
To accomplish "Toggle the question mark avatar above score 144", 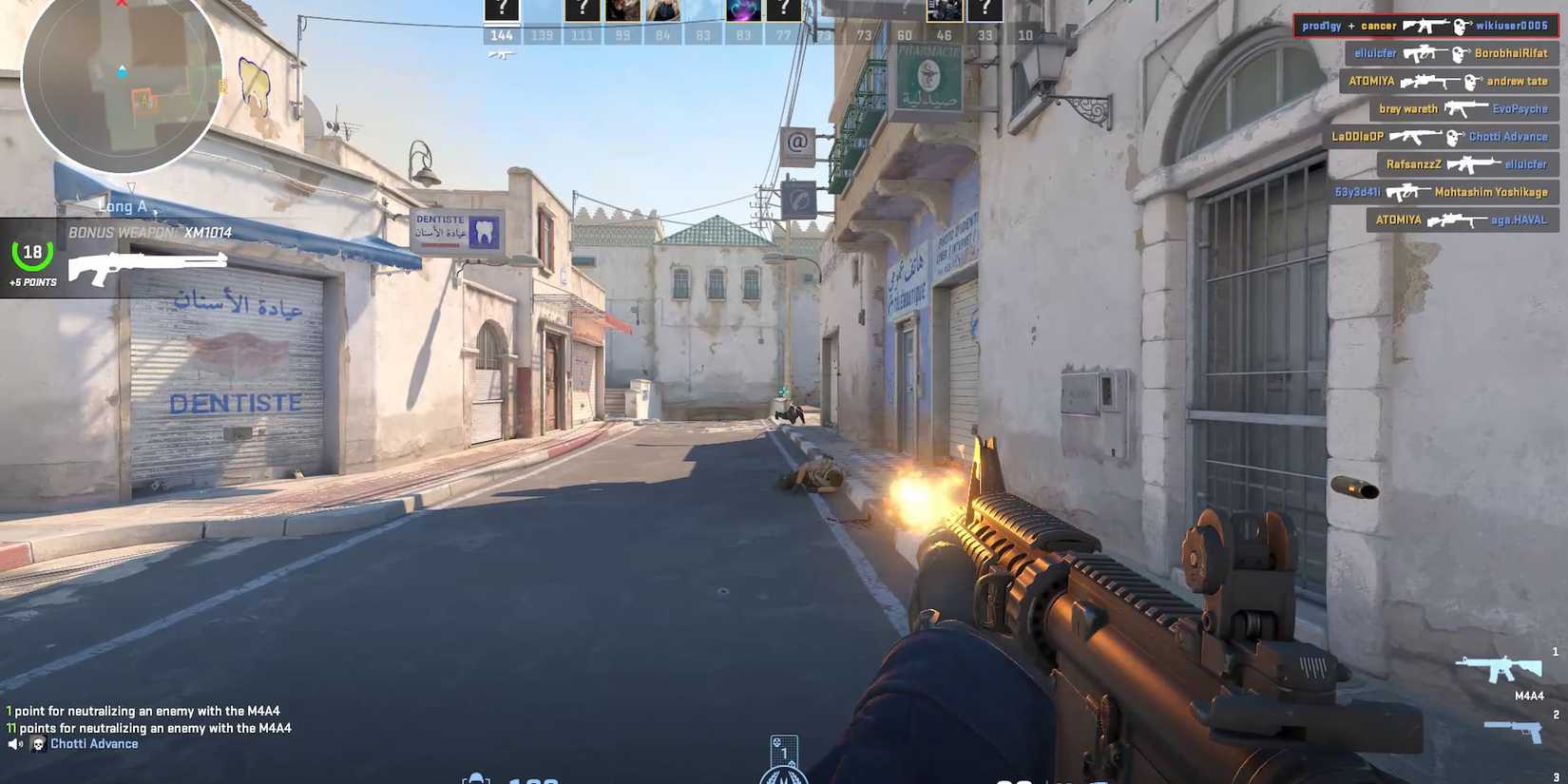I will tap(501, 10).
